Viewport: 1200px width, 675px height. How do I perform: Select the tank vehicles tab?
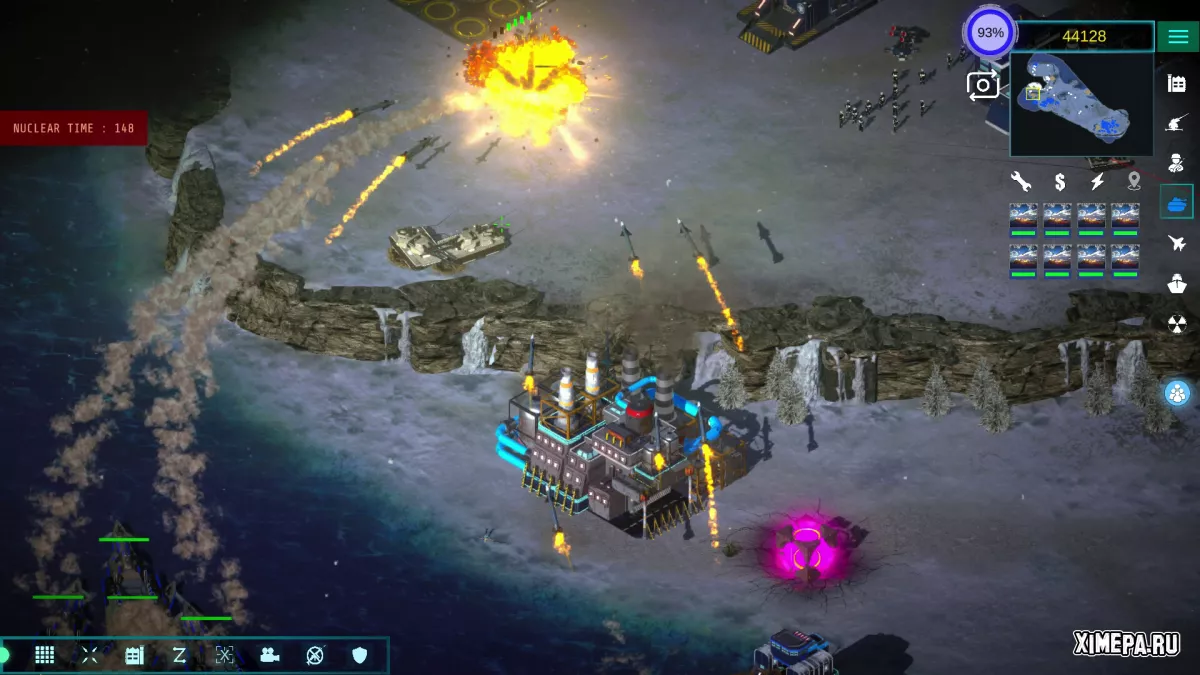click(x=1177, y=203)
